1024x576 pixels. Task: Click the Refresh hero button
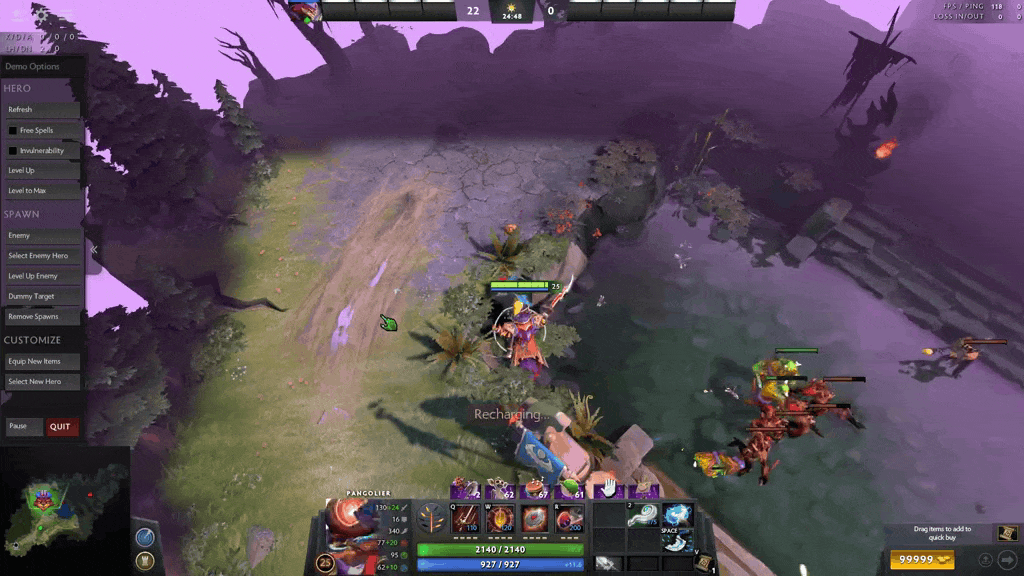click(41, 110)
